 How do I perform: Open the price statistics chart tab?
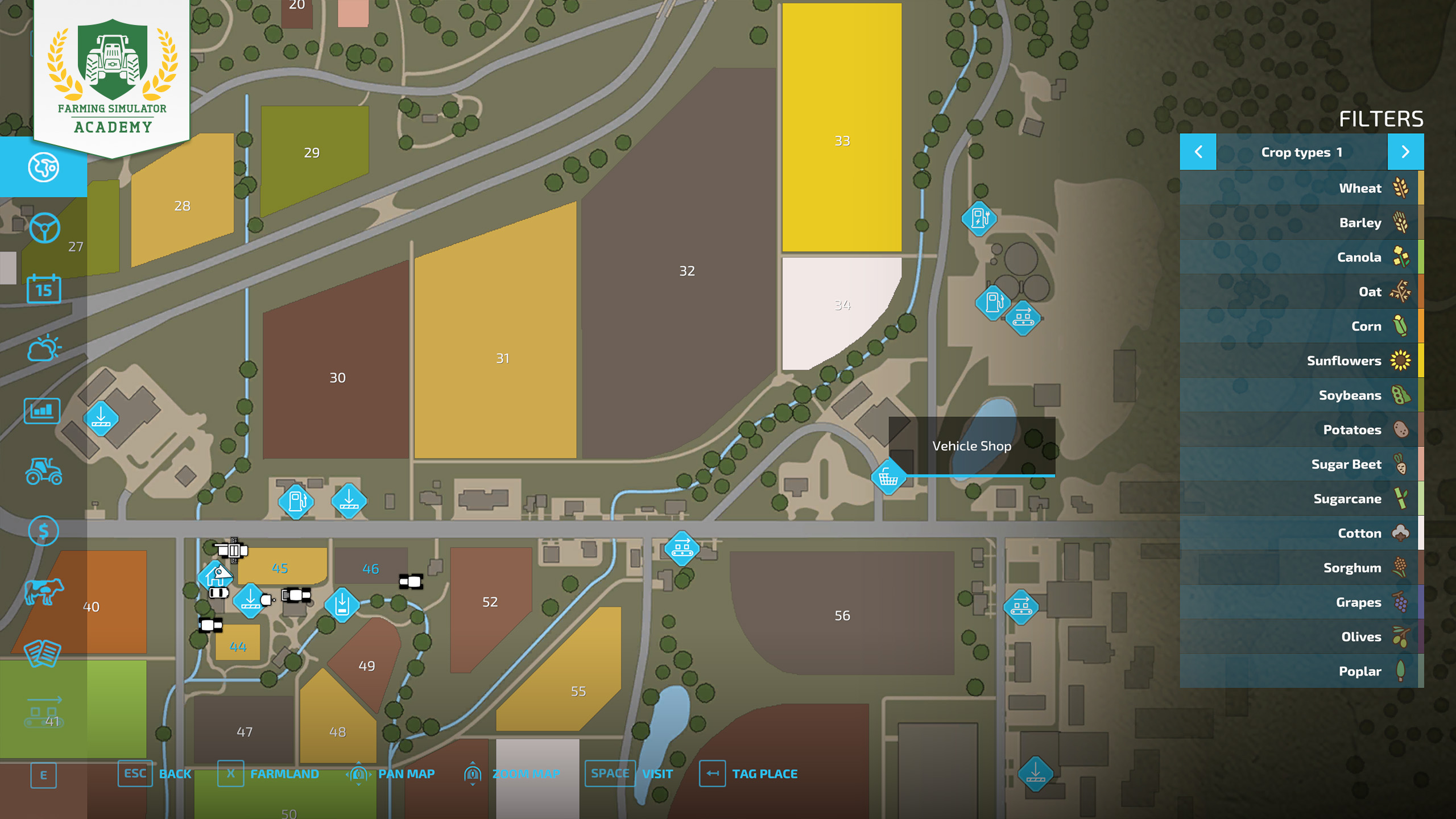[x=42, y=410]
